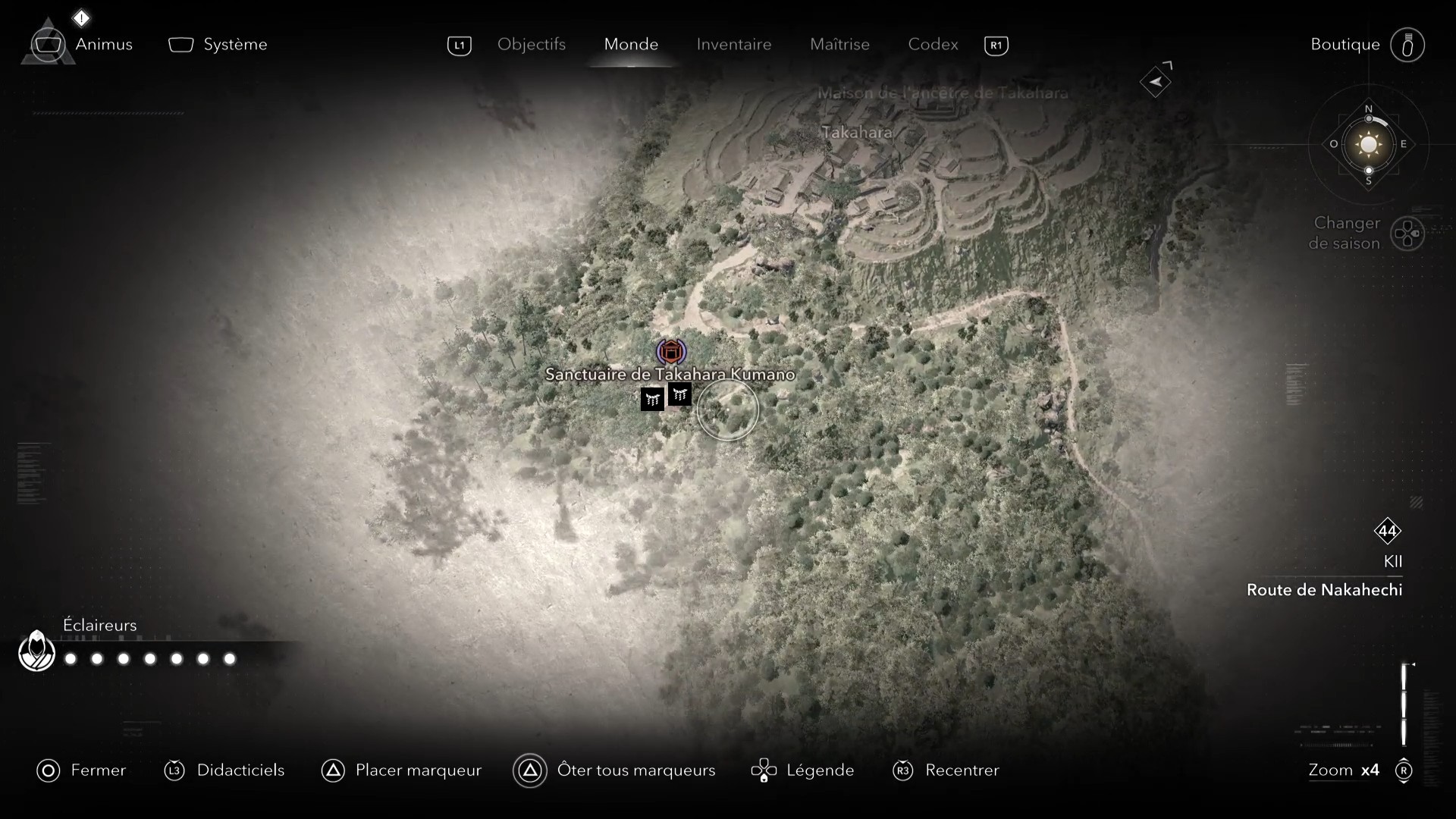Open the Codex tab
Image resolution: width=1456 pixels, height=819 pixels.
(x=932, y=45)
